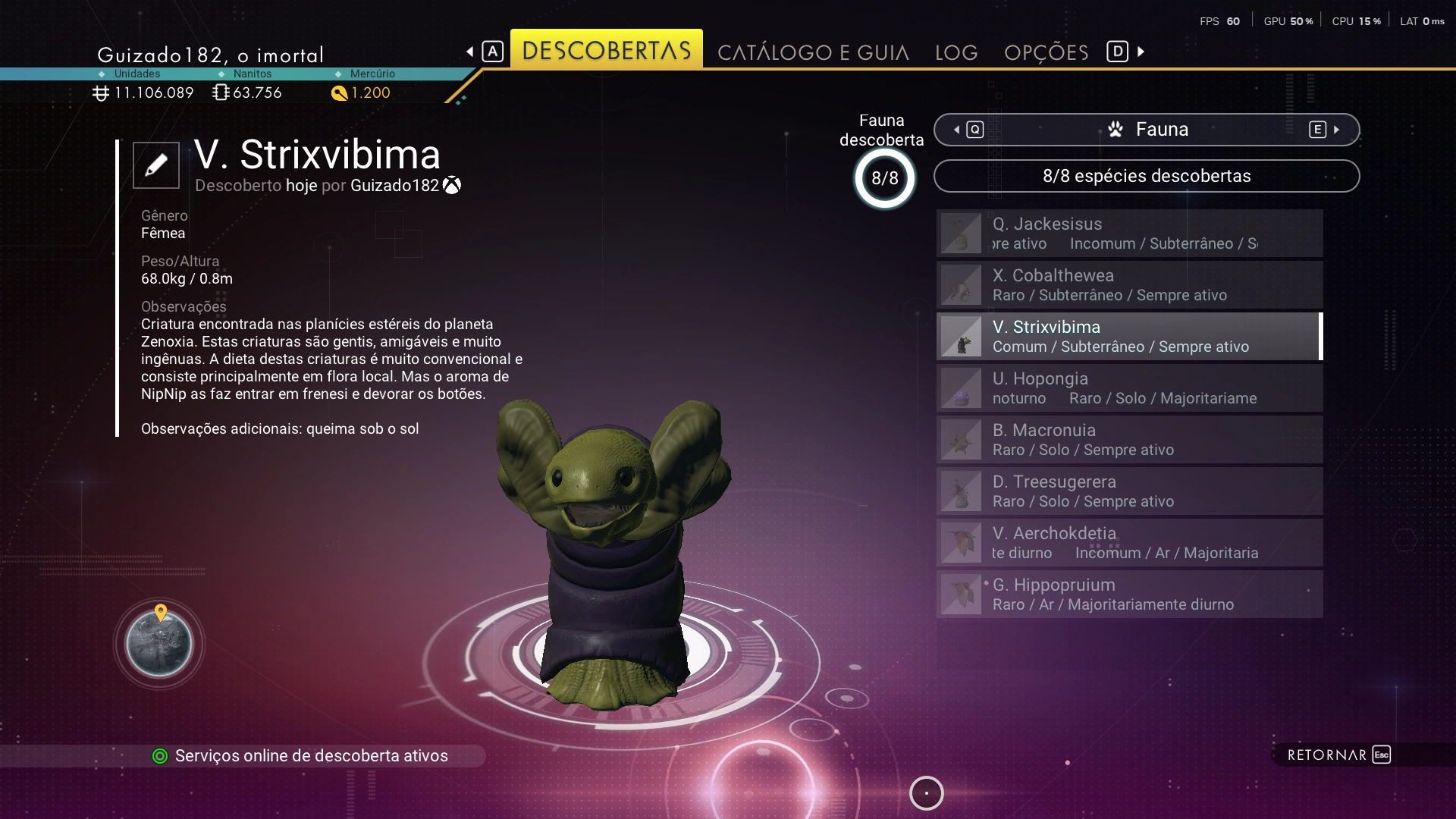Click the planet globe icon
This screenshot has width=1456, height=819.
[x=159, y=644]
